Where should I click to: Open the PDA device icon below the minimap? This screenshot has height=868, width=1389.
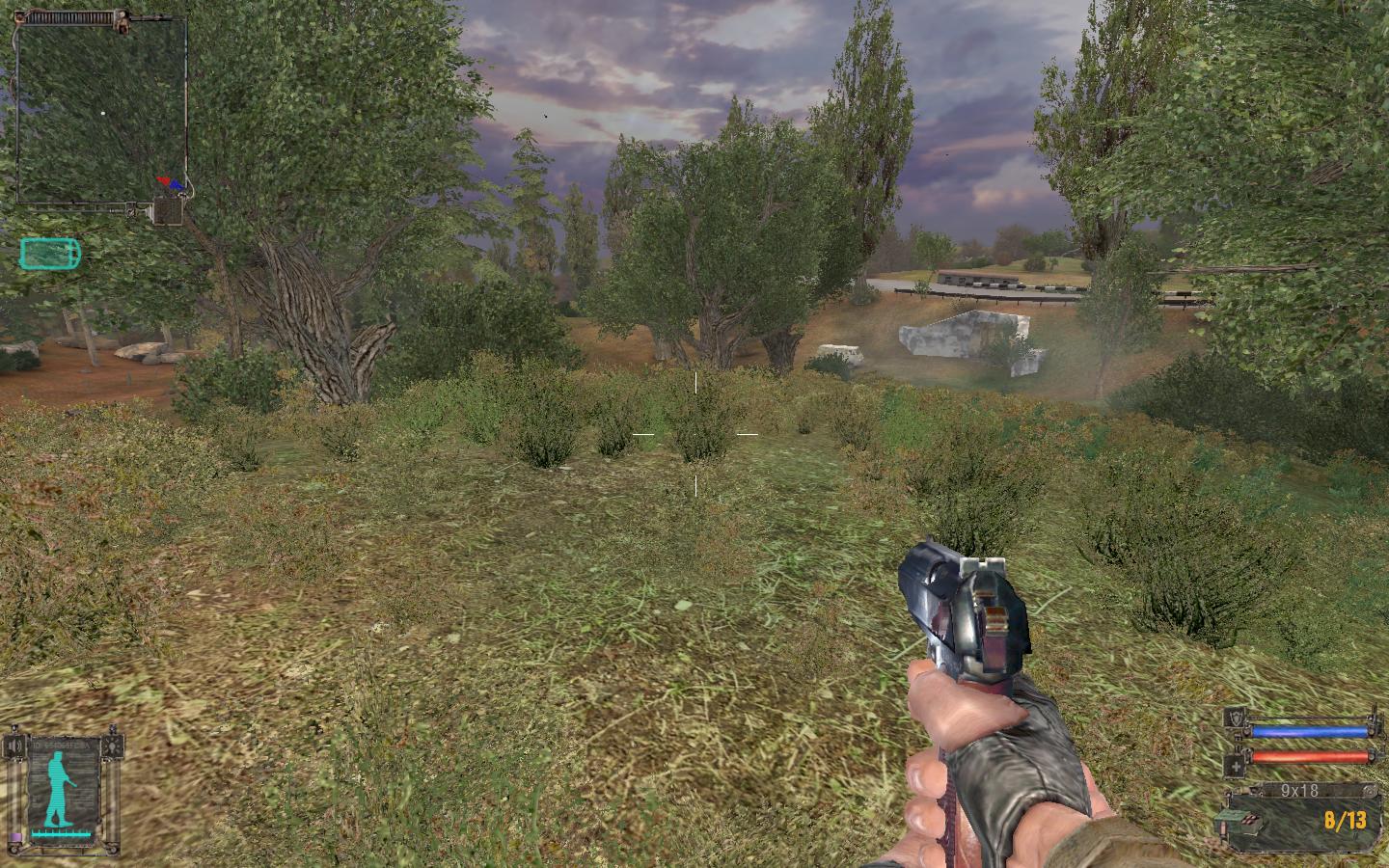(169, 209)
